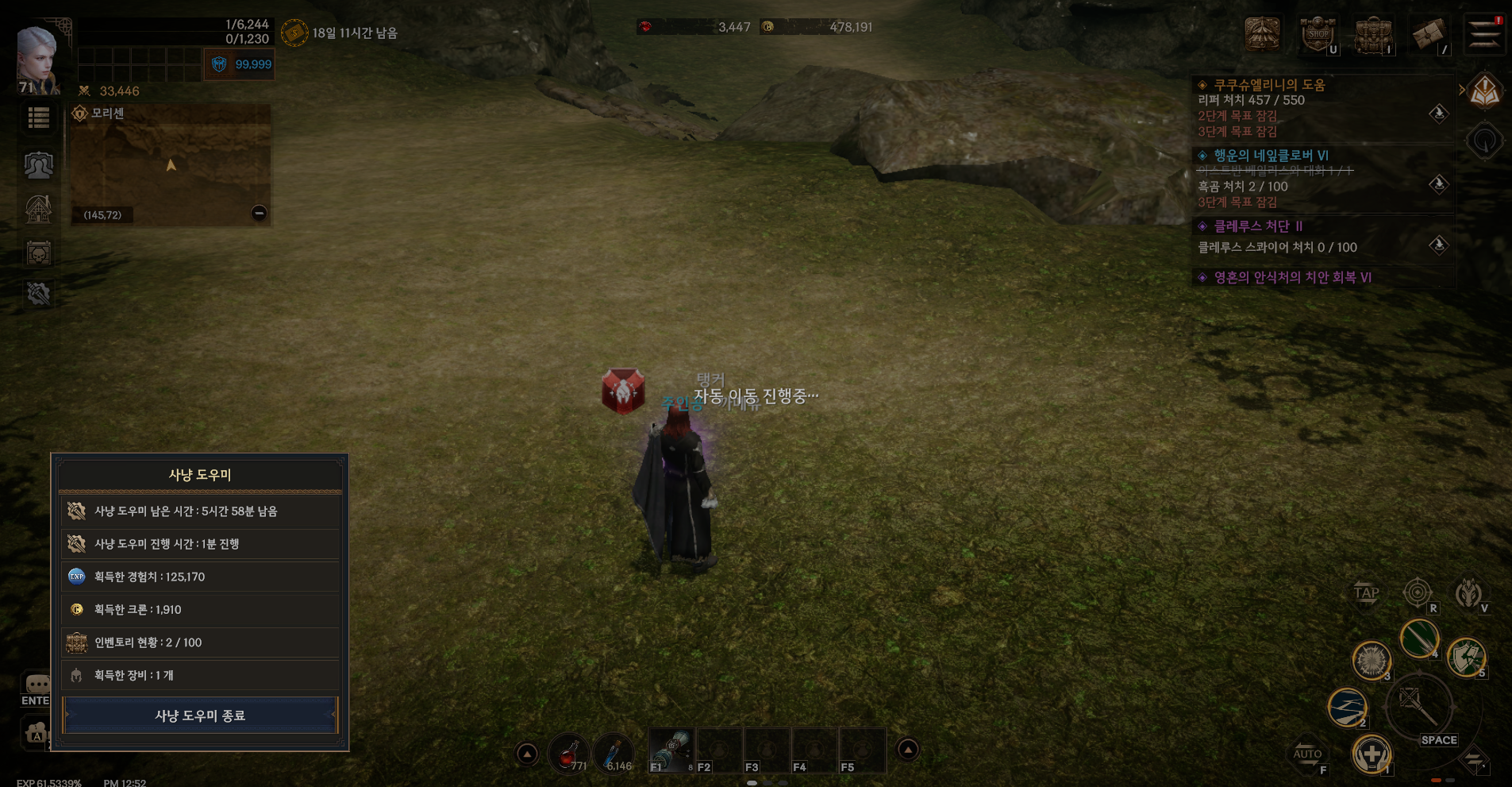Image resolution: width=1512 pixels, height=787 pixels.
Task: Click the circus tent event icon
Action: click(x=1262, y=34)
